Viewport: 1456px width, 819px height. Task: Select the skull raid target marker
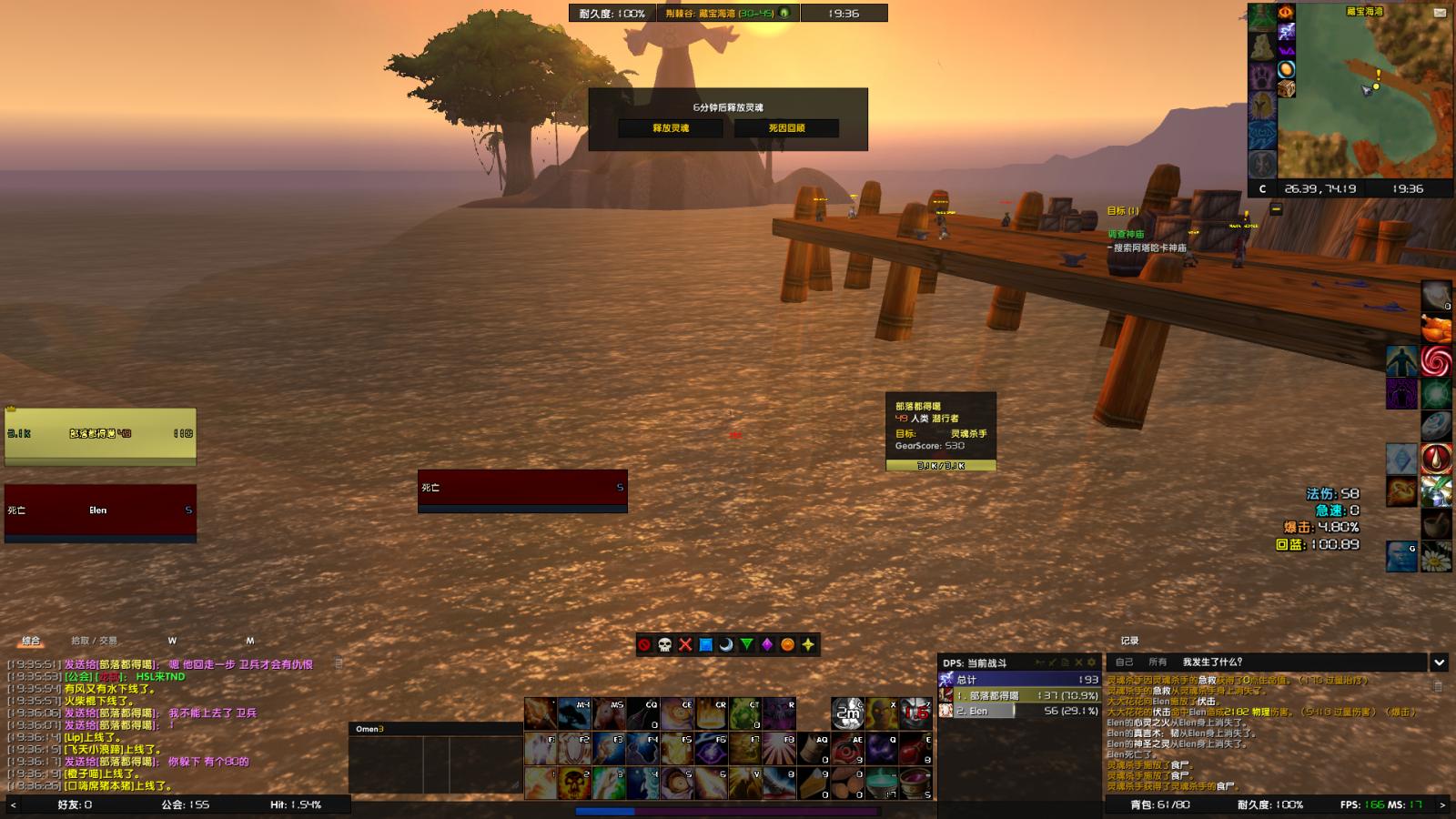[664, 644]
